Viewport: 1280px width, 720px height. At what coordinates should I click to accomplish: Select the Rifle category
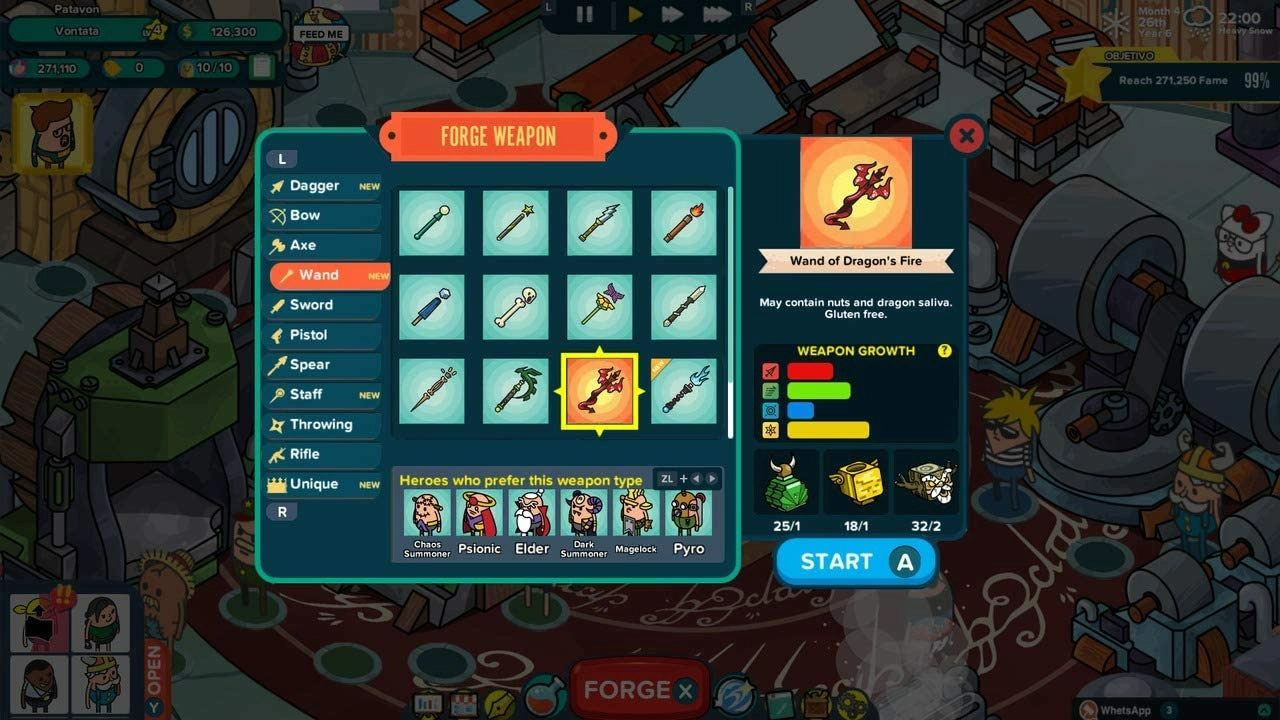pos(304,454)
